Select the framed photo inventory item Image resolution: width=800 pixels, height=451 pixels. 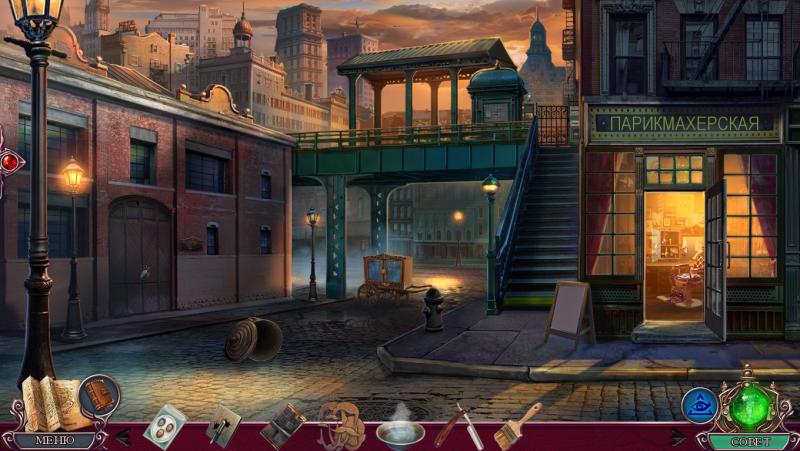(x=282, y=424)
